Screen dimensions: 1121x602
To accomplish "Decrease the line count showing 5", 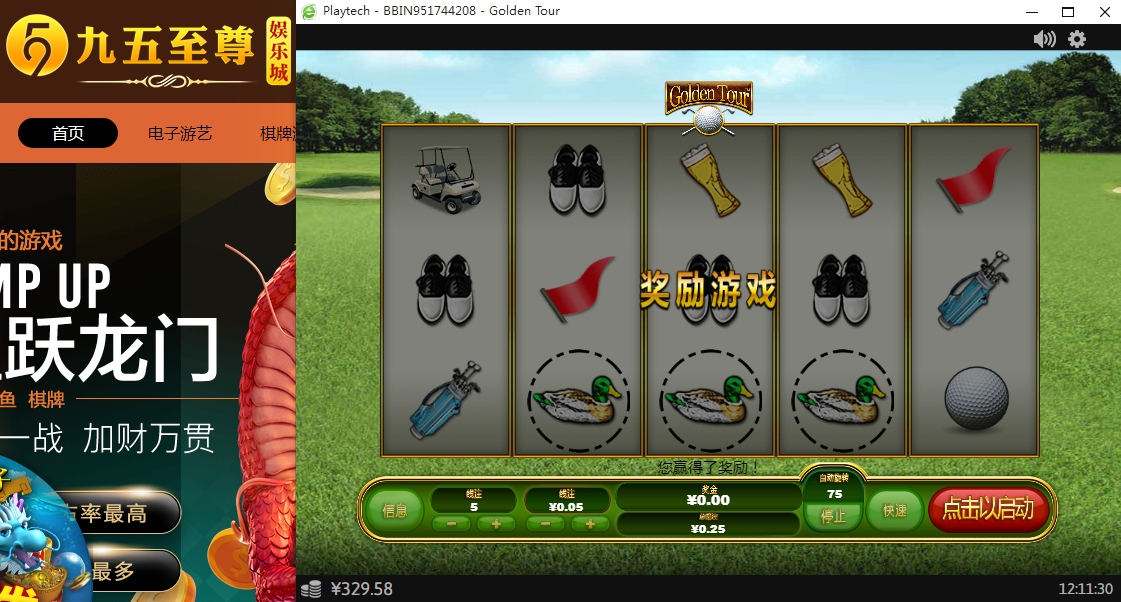I will [x=452, y=524].
